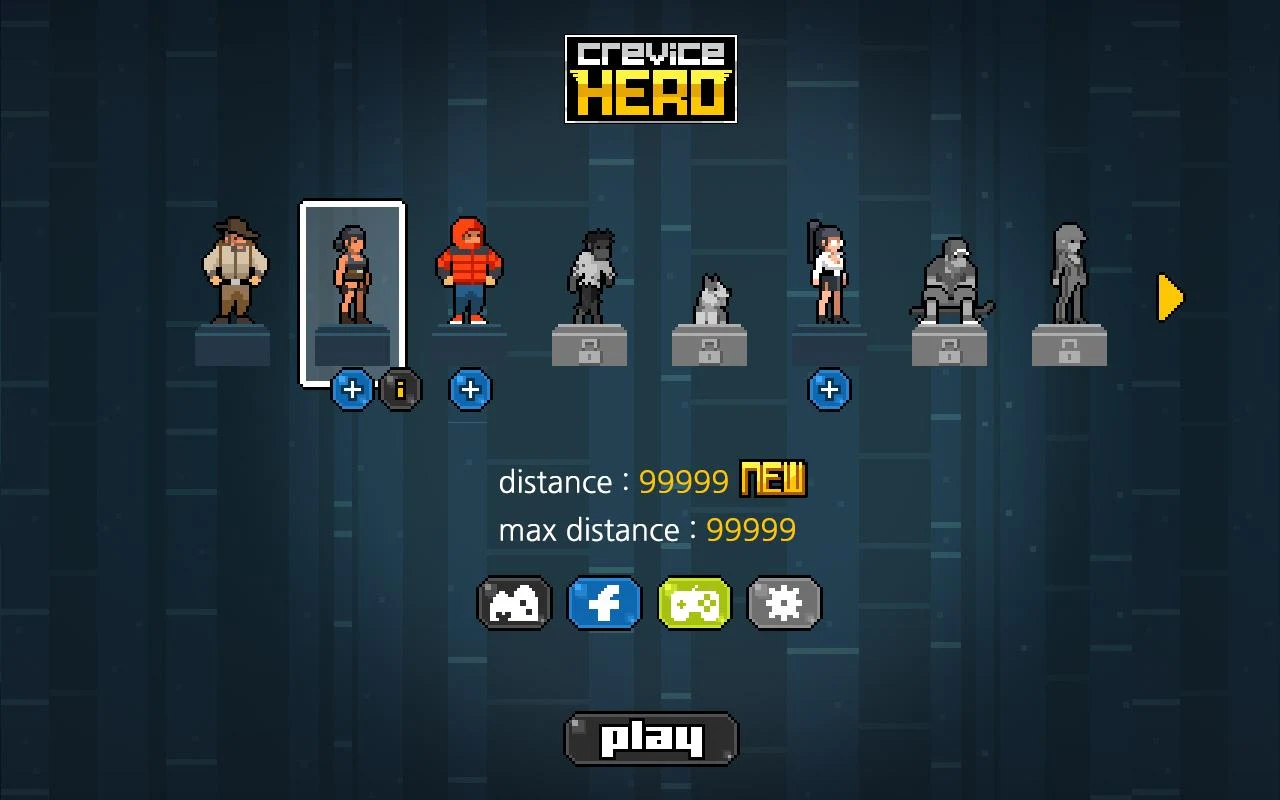The height and width of the screenshot is (800, 1280).
Task: Select the locked cat character
Action: (x=710, y=295)
